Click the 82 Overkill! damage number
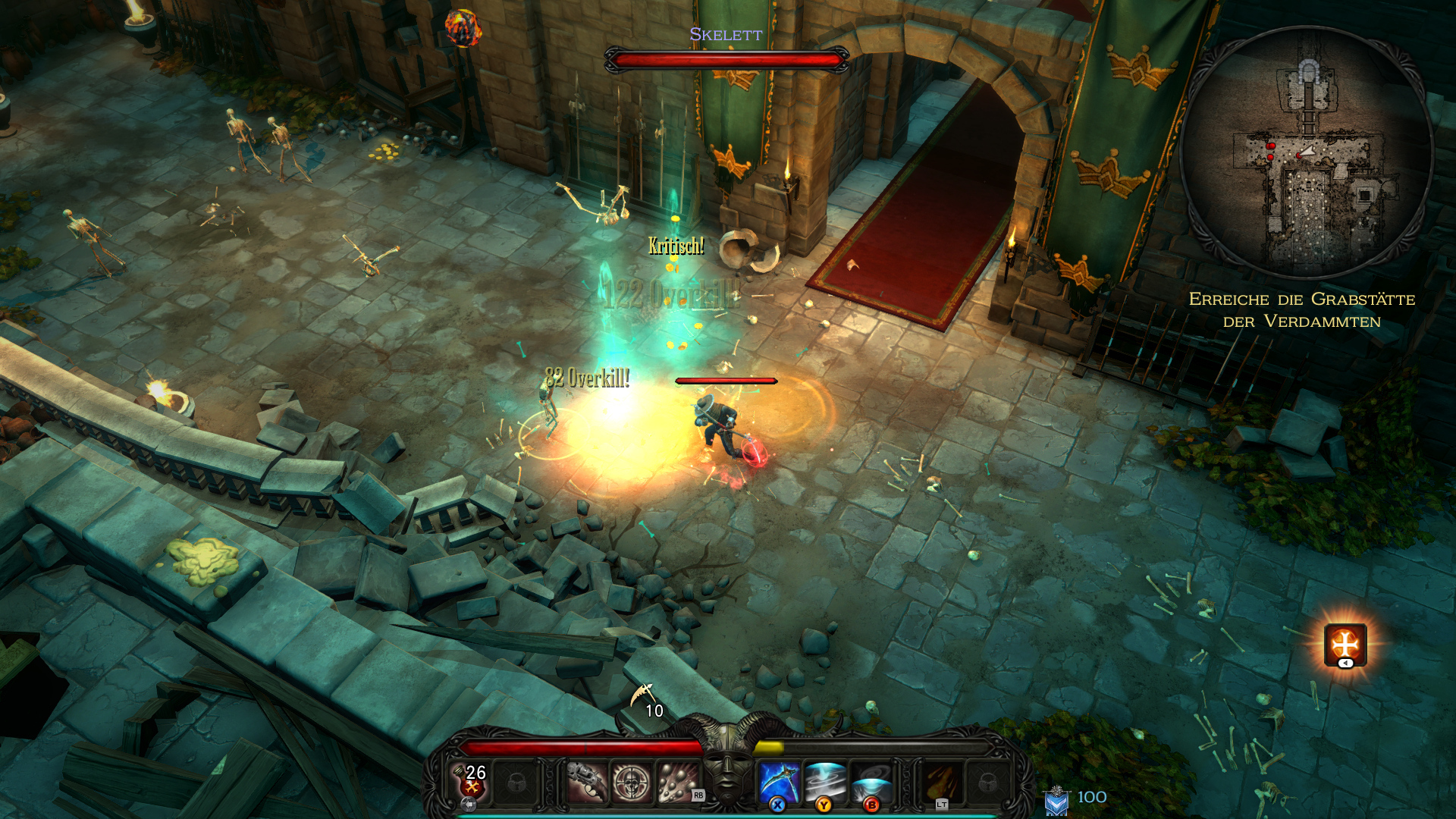Image resolution: width=1456 pixels, height=819 pixels. click(588, 379)
